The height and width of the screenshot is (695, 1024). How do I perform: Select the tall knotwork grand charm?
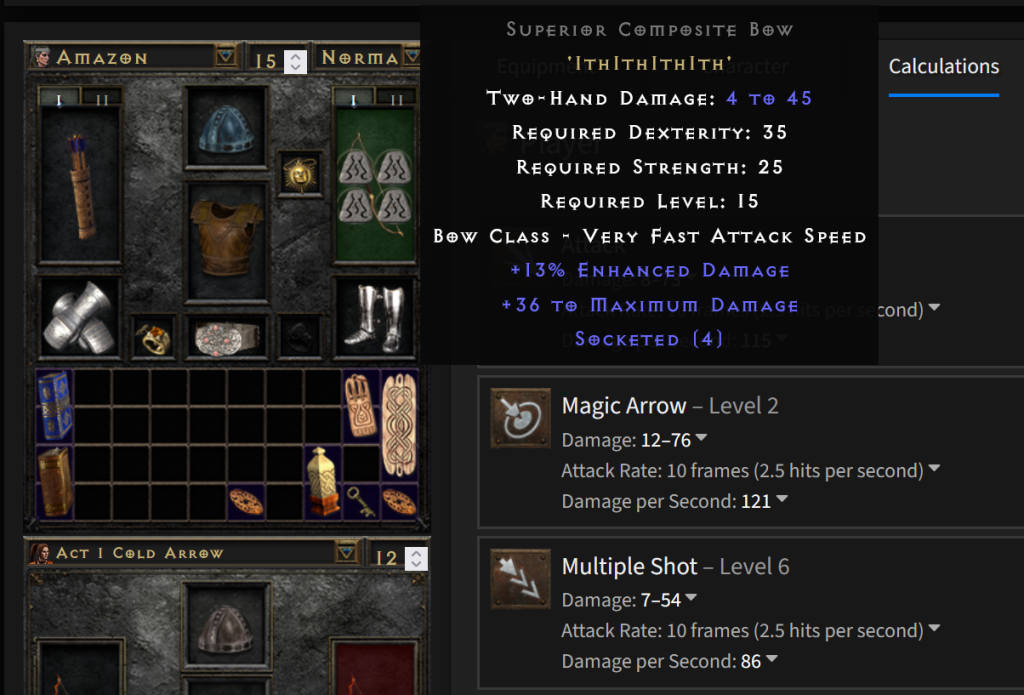point(399,424)
